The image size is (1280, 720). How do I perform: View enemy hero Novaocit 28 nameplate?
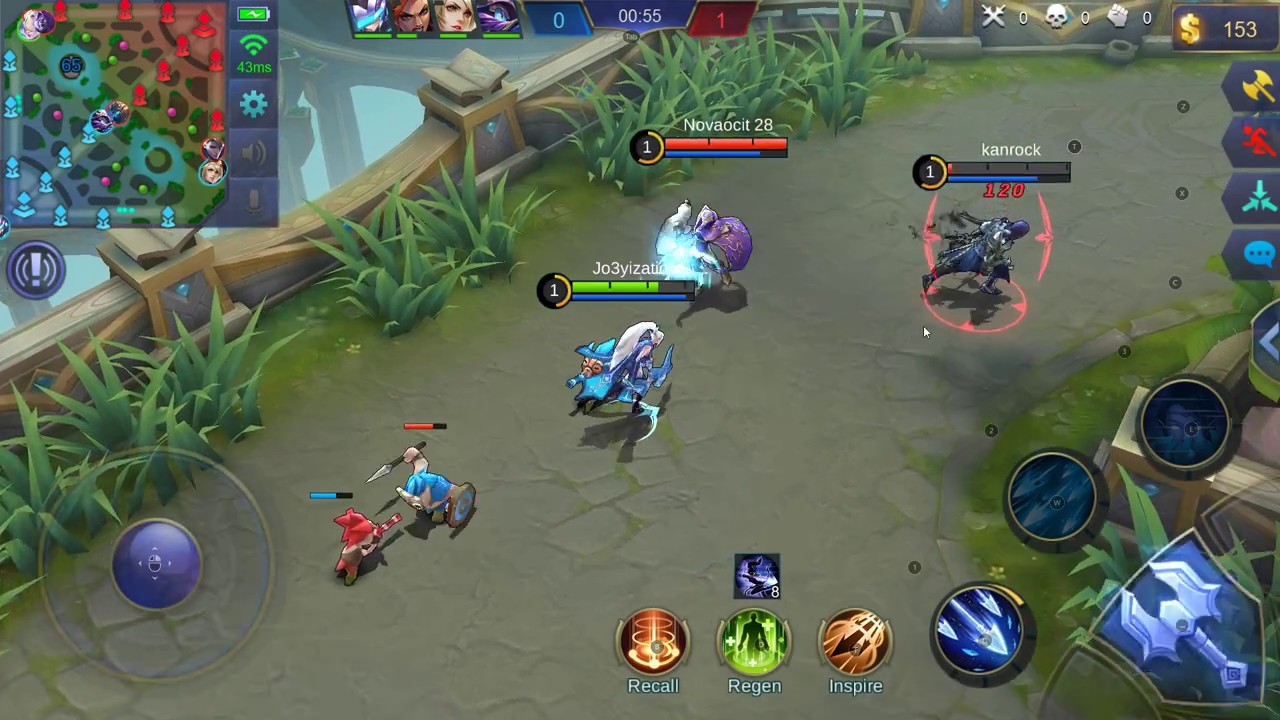pyautogui.click(x=728, y=126)
